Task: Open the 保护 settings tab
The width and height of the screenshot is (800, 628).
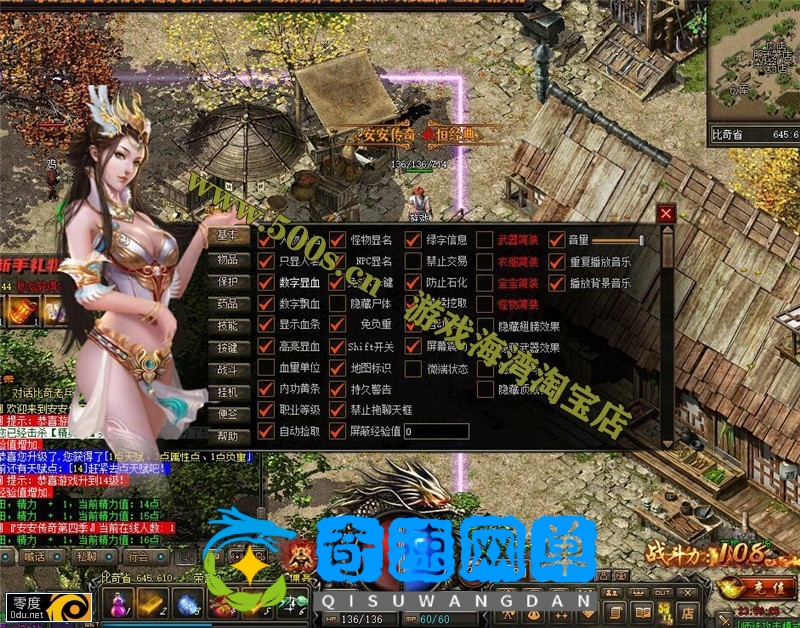Action: 228,282
